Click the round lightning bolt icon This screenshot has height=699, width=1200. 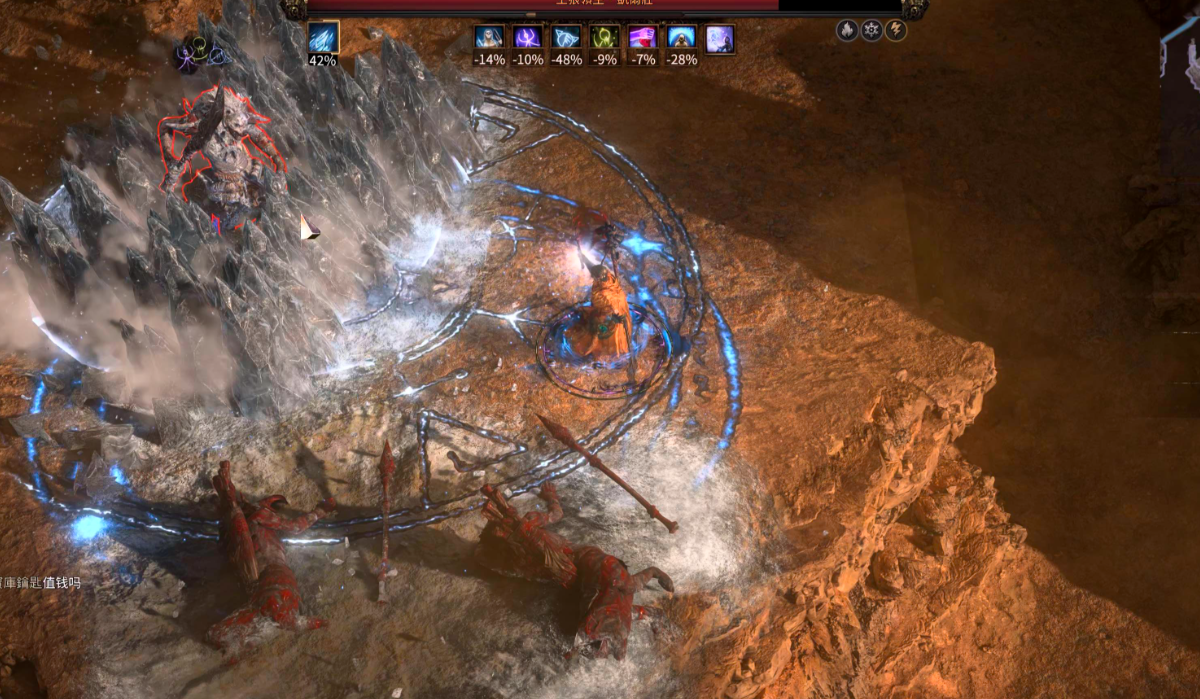pos(895,31)
